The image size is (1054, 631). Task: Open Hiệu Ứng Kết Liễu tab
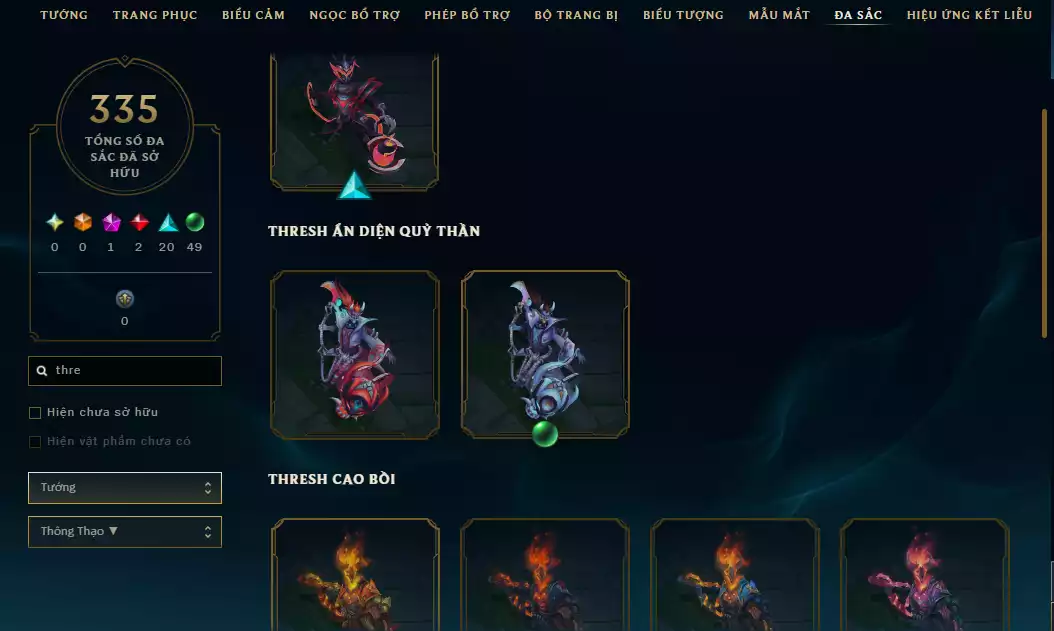click(969, 15)
